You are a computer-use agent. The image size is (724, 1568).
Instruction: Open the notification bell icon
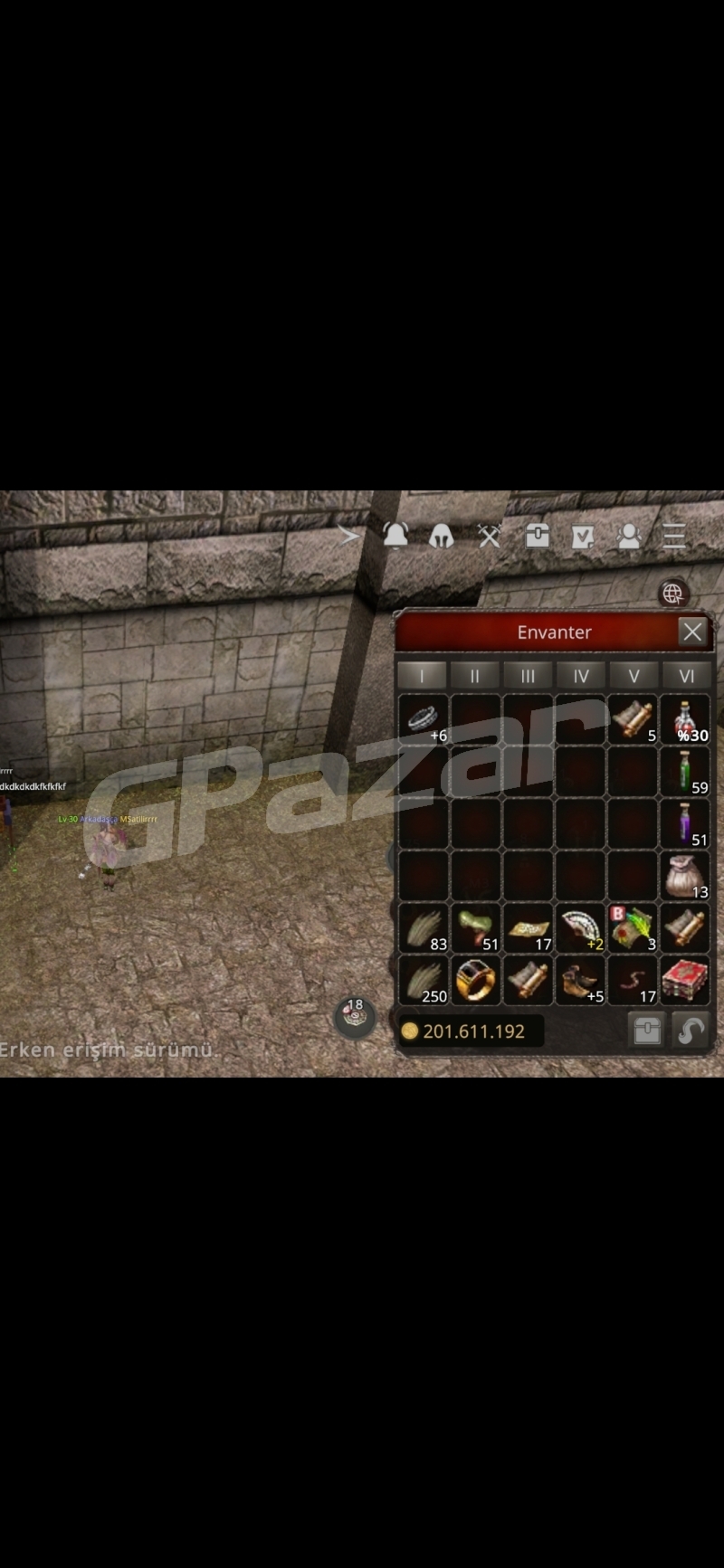tap(395, 536)
